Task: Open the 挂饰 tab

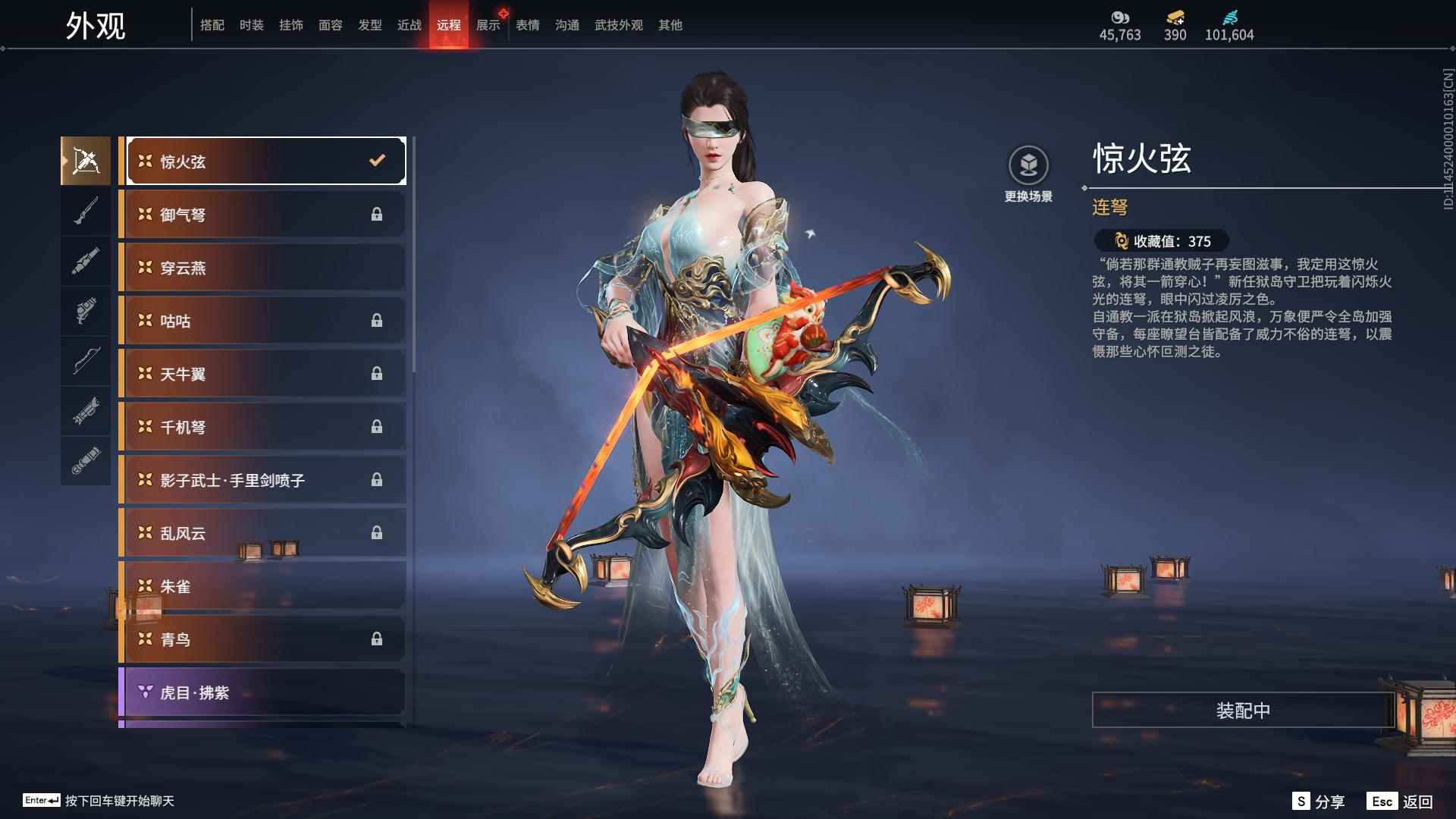Action: click(x=290, y=25)
